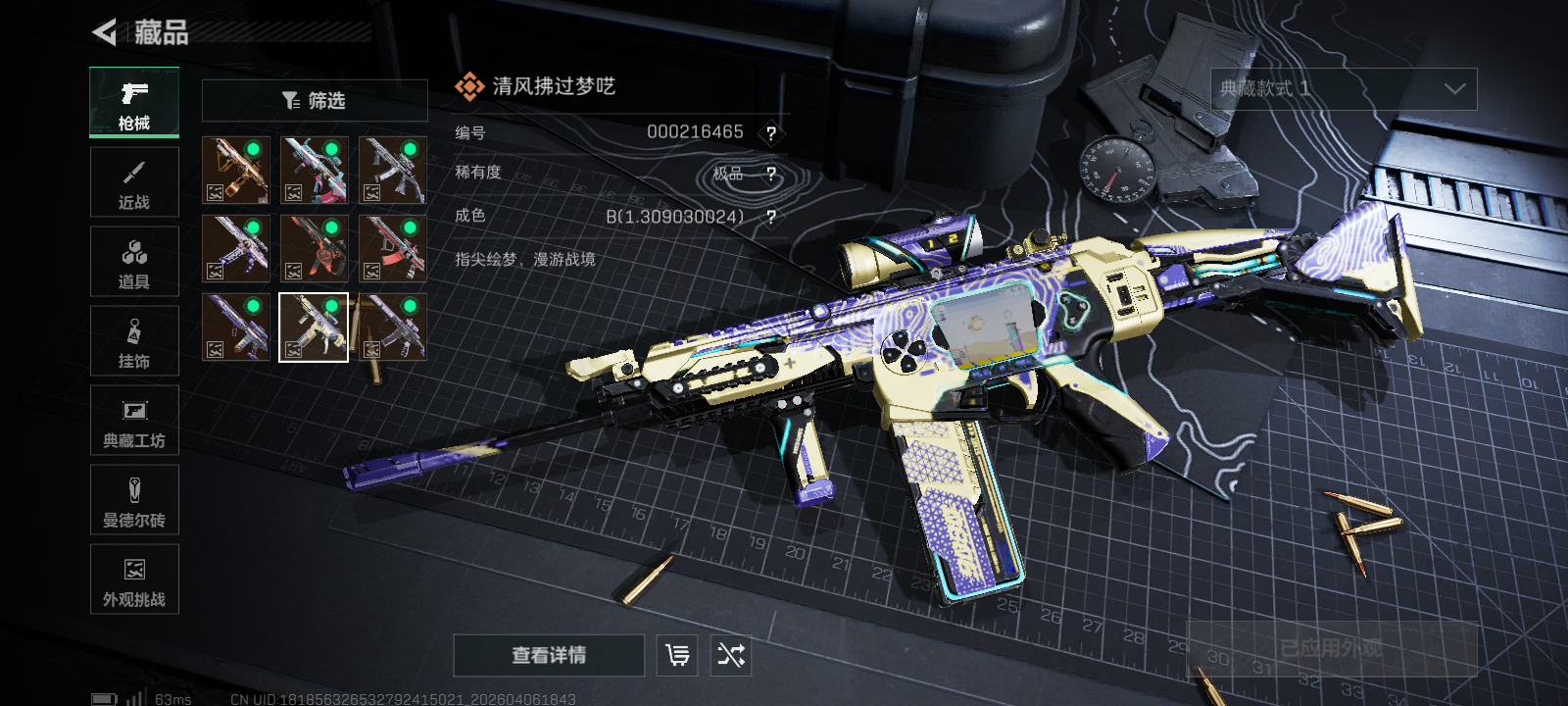This screenshot has width=1568, height=706.
Task: Pick the black and orange-red SMG skin
Action: click(x=315, y=249)
